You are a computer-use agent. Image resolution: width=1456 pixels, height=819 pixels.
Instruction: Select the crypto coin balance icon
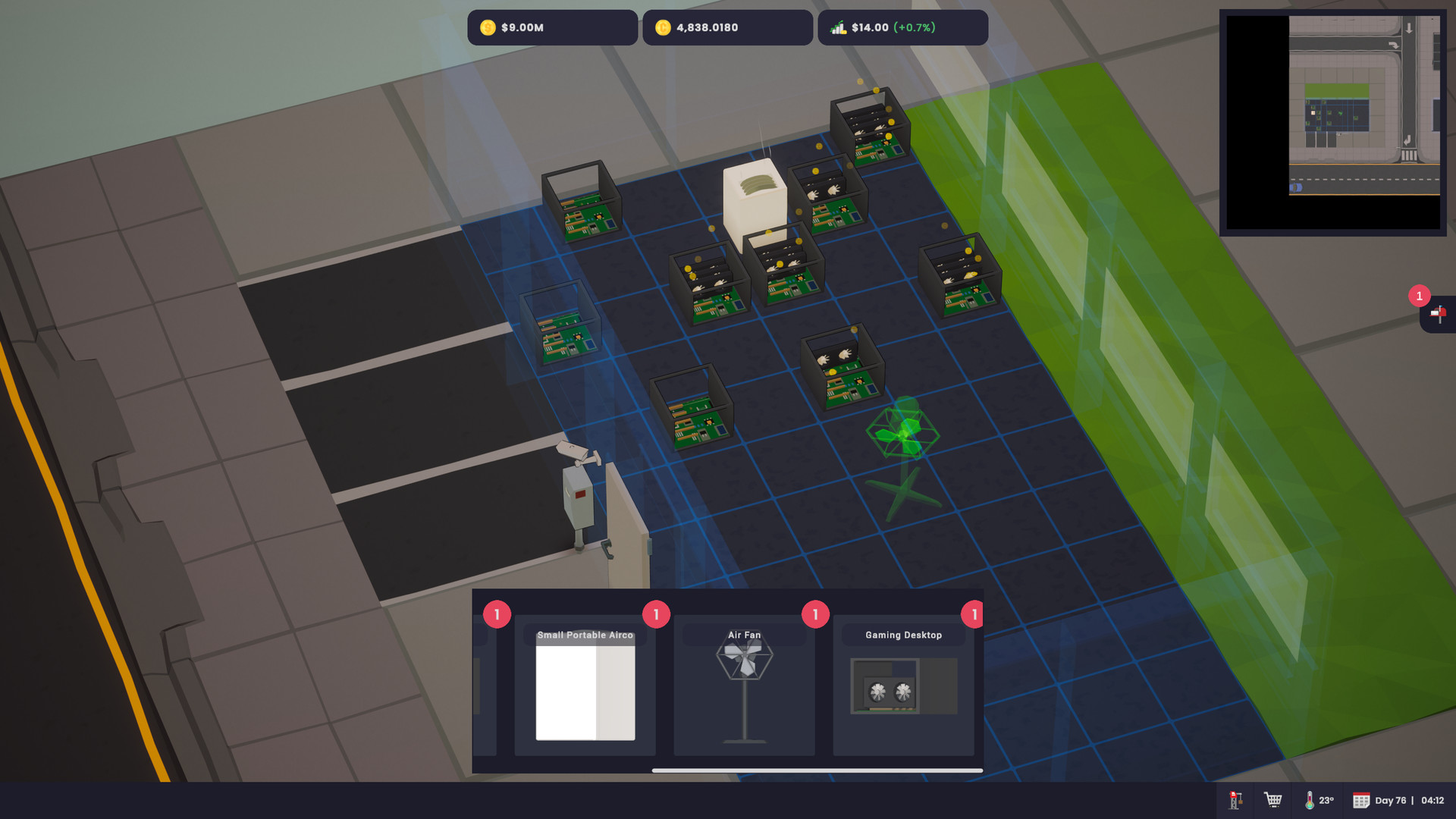(x=665, y=27)
